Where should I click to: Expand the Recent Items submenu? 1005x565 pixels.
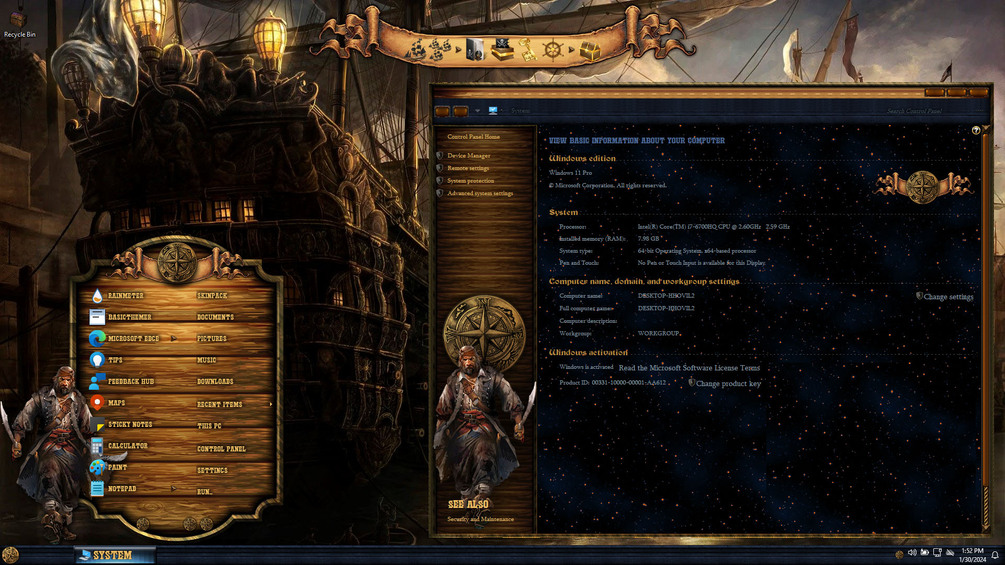click(x=220, y=404)
